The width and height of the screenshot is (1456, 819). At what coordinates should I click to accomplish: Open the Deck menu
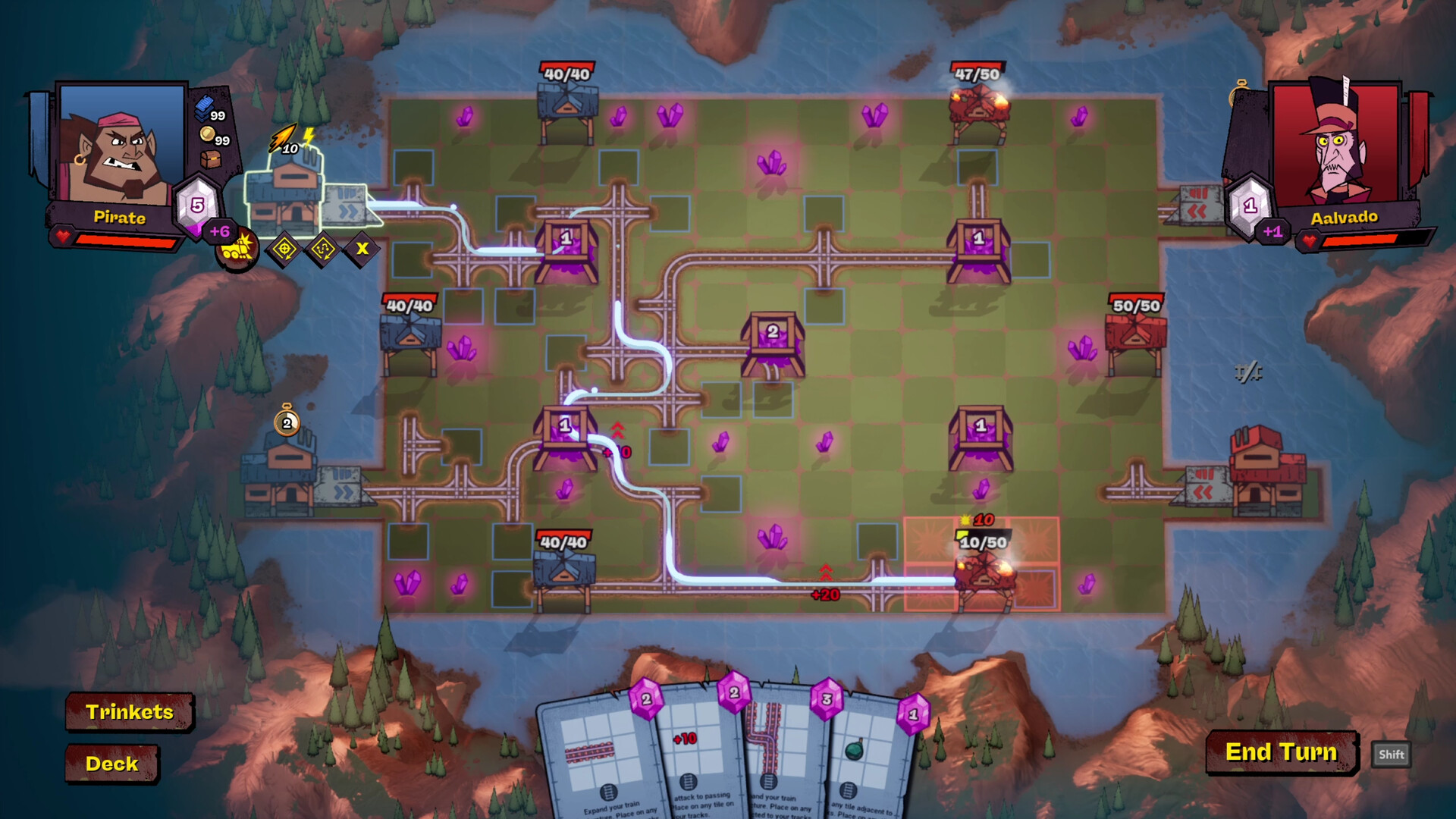coord(112,764)
